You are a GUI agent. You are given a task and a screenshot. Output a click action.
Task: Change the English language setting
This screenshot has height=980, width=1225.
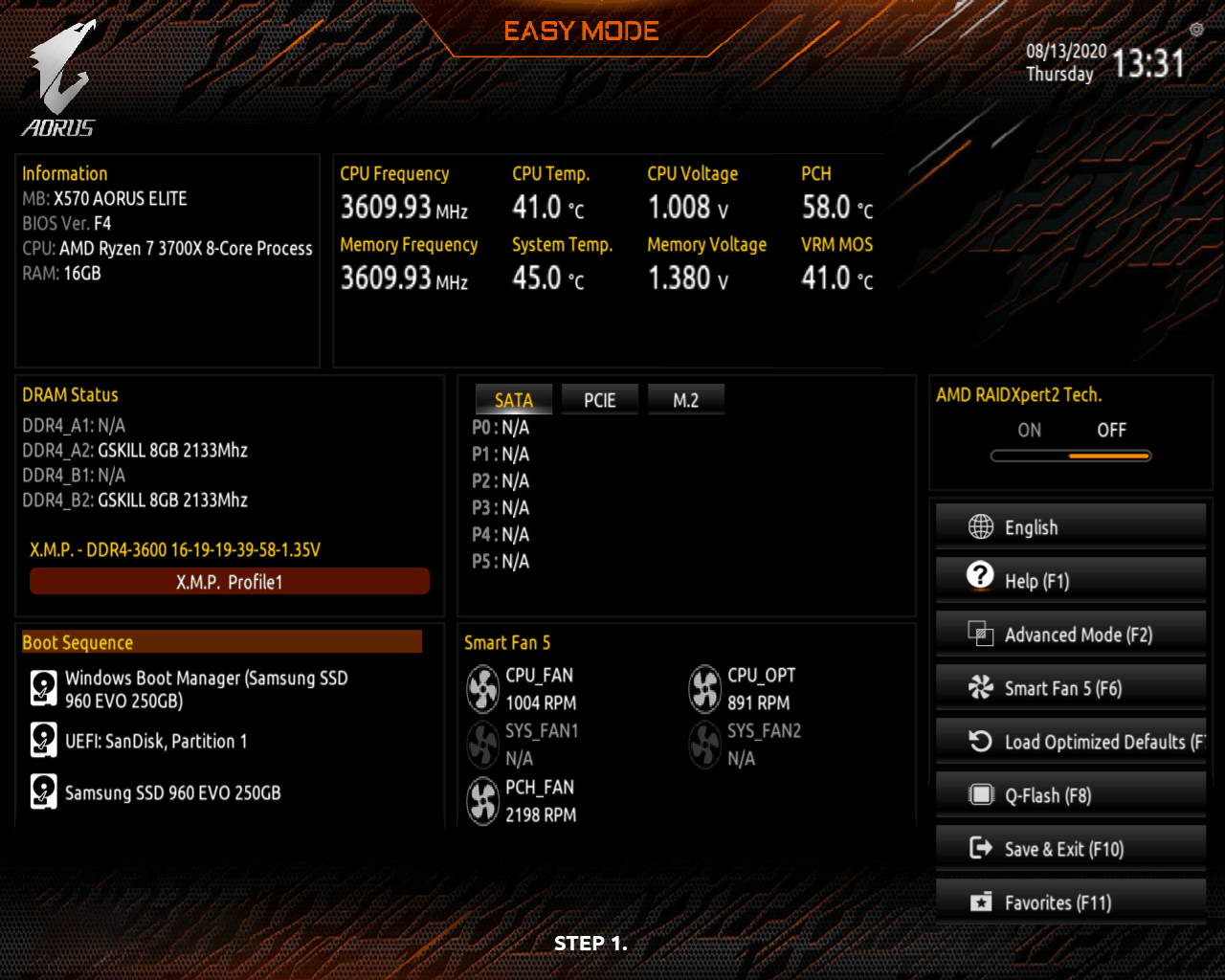(x=1070, y=527)
